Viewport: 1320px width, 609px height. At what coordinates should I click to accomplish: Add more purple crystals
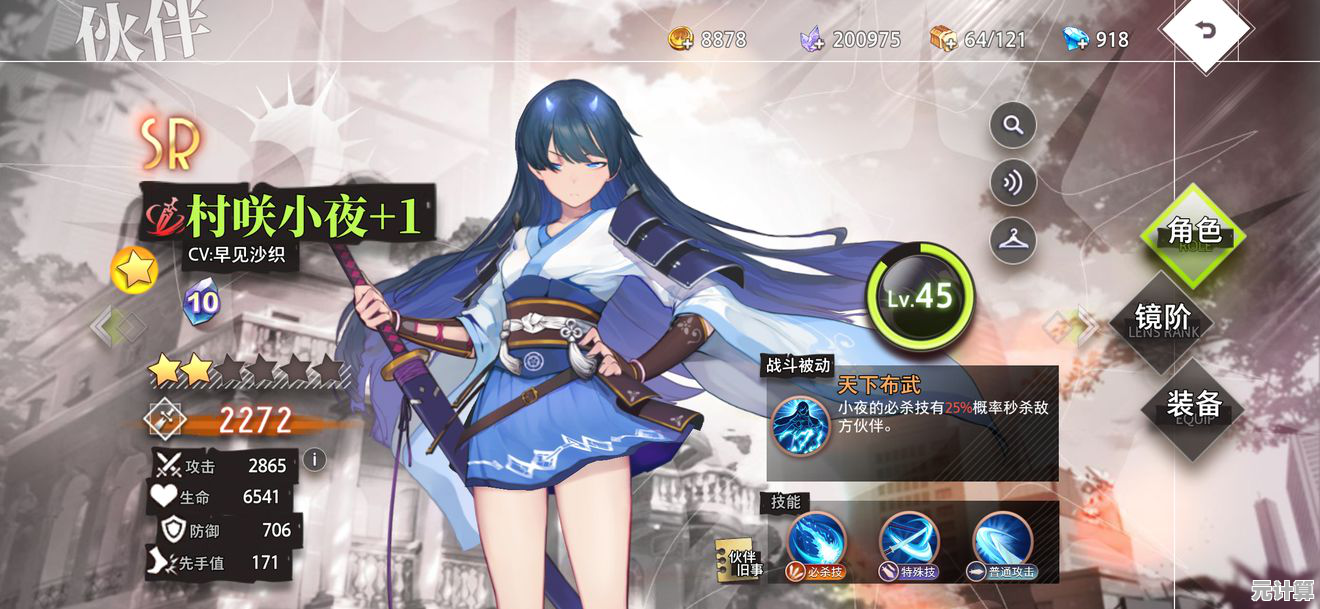[812, 39]
